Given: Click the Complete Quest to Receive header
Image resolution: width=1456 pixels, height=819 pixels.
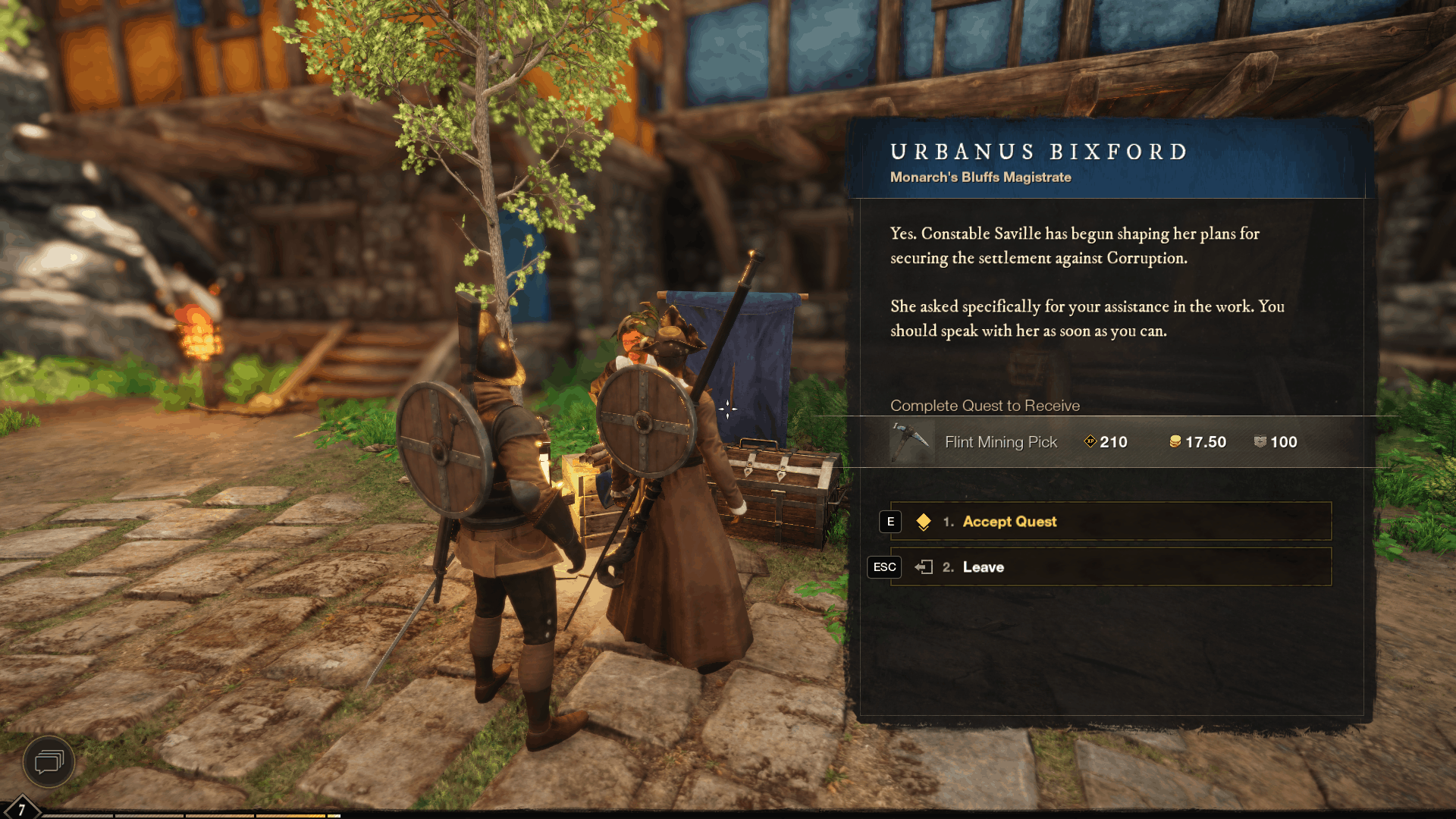Looking at the screenshot, I should [x=984, y=406].
